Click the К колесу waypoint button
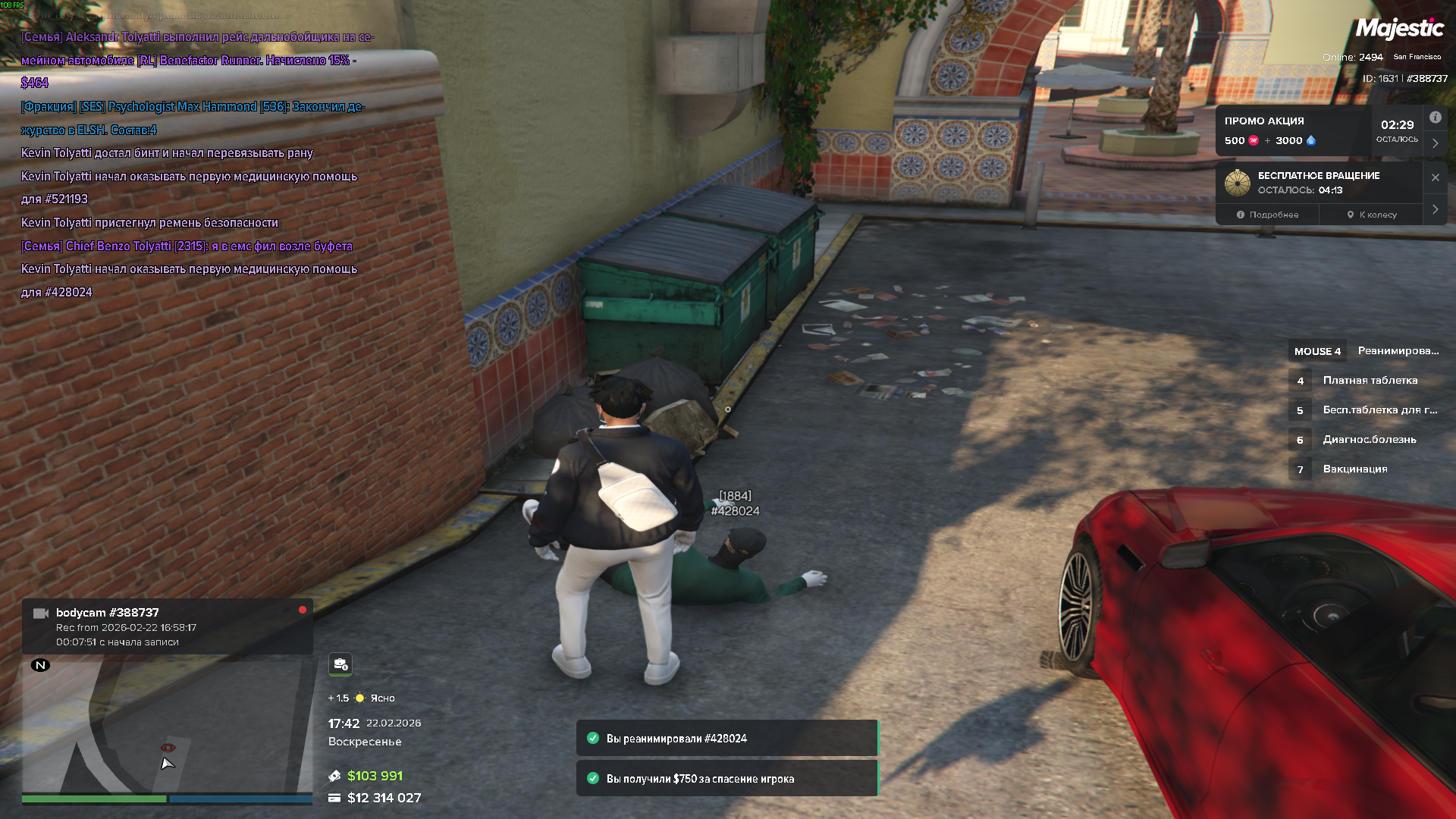 tap(1372, 215)
